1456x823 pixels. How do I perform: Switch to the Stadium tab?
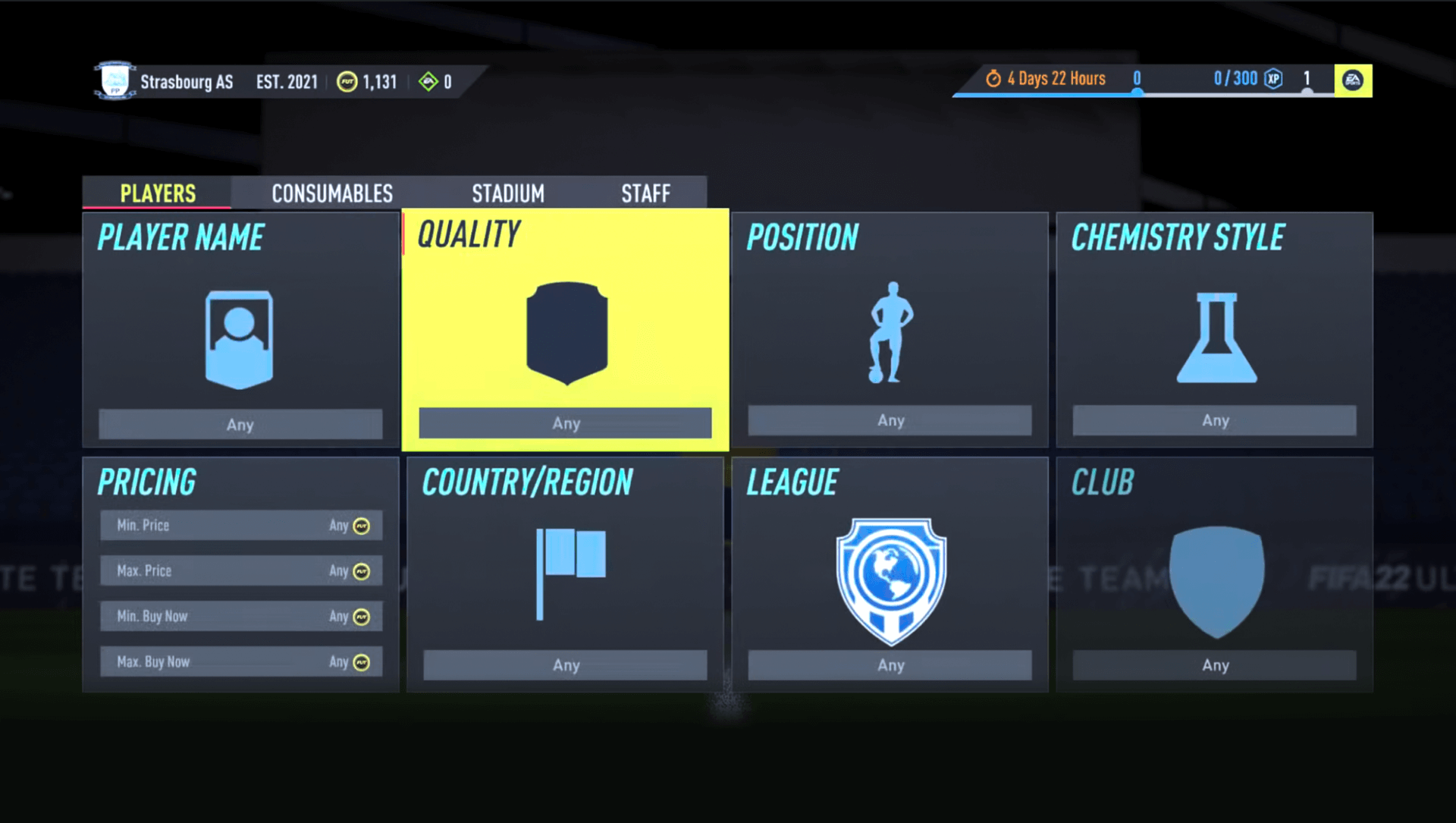pyautogui.click(x=508, y=193)
